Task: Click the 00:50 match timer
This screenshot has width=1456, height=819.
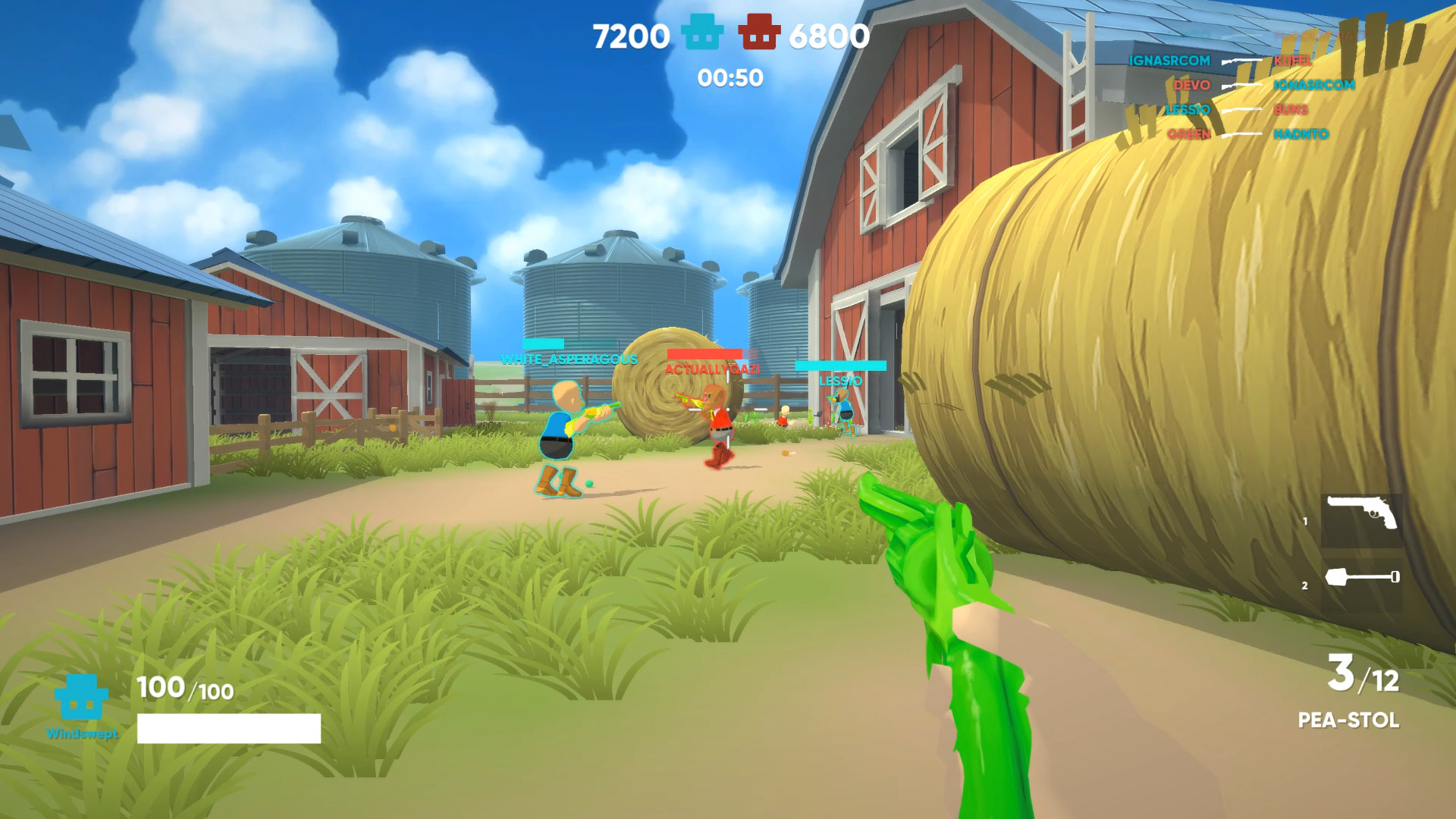Action: click(730, 76)
